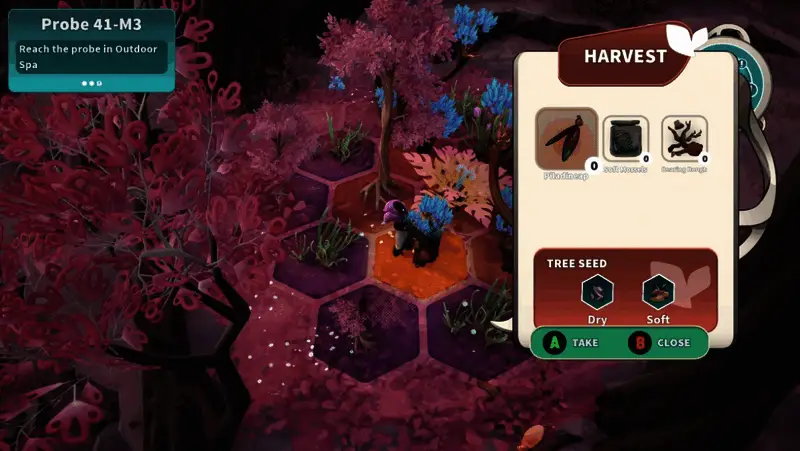Select the Soft Morsels harvest slot

click(x=625, y=139)
